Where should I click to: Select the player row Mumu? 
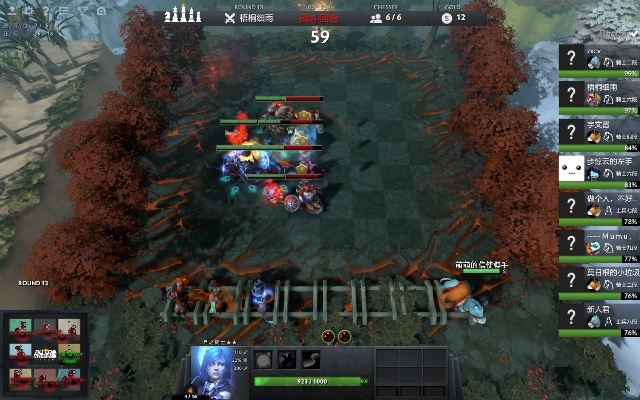[x=599, y=243]
